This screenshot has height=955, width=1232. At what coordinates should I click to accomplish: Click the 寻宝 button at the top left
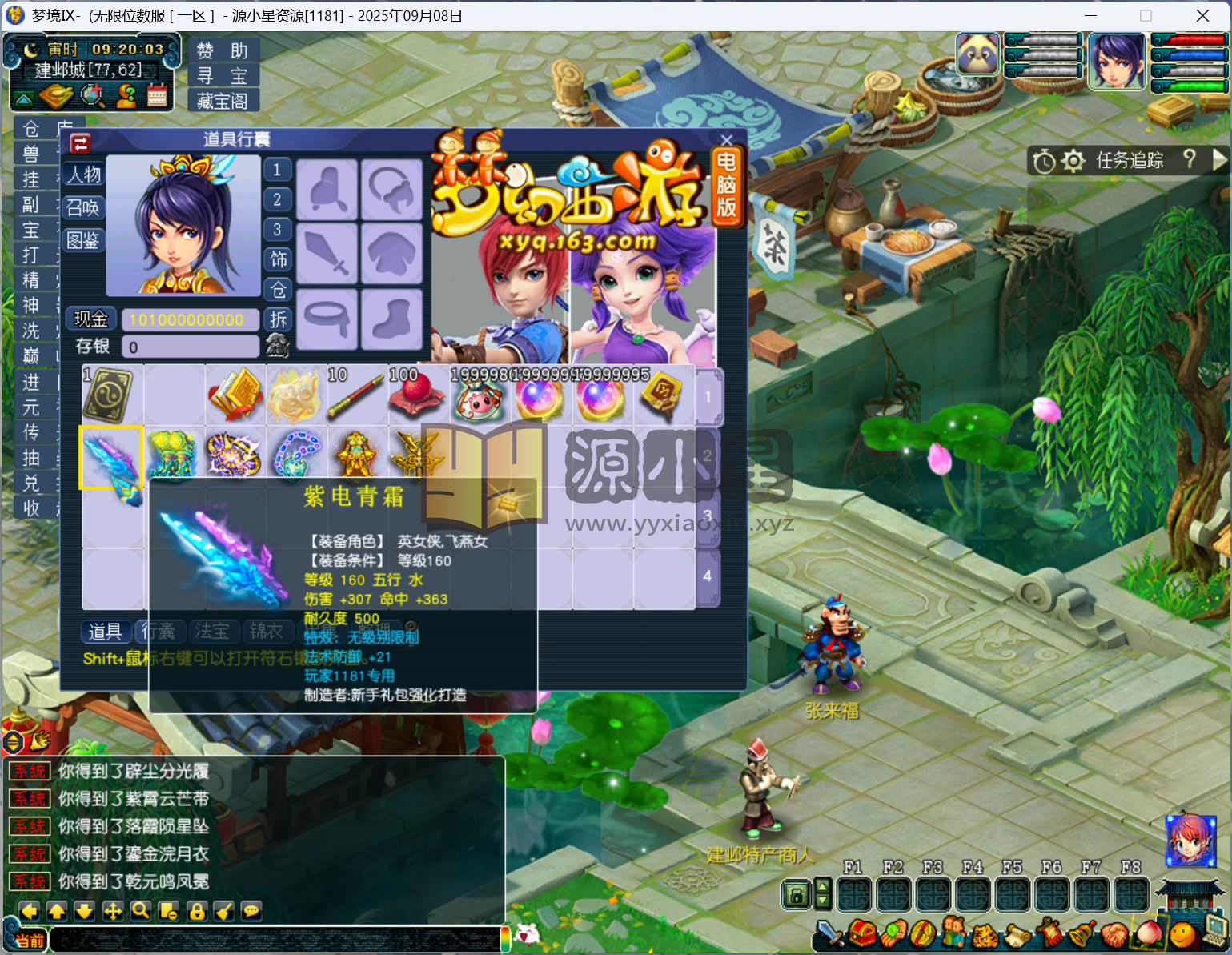(223, 74)
